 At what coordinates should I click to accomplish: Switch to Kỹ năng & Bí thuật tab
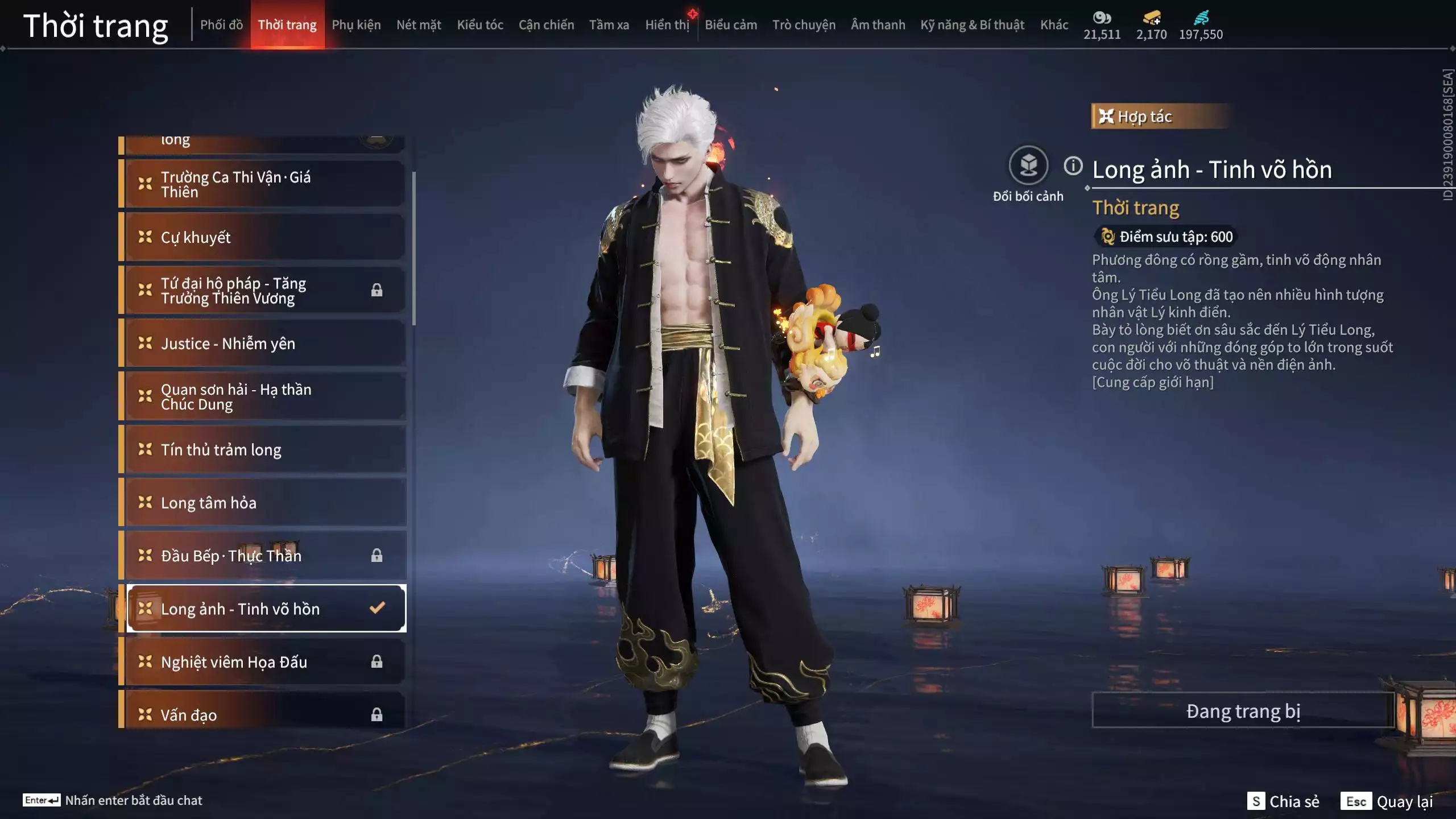pyautogui.click(x=972, y=25)
